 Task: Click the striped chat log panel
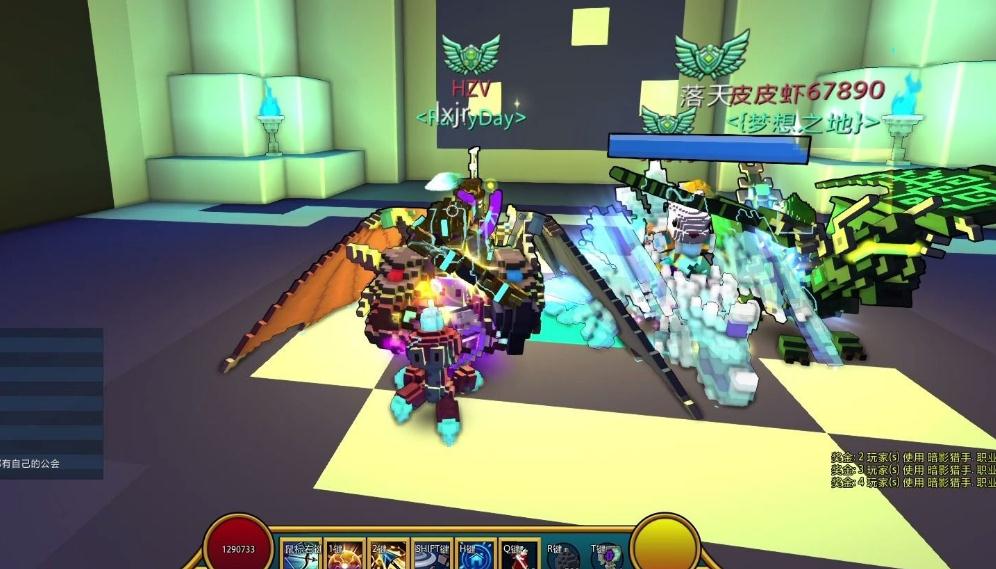[51, 400]
